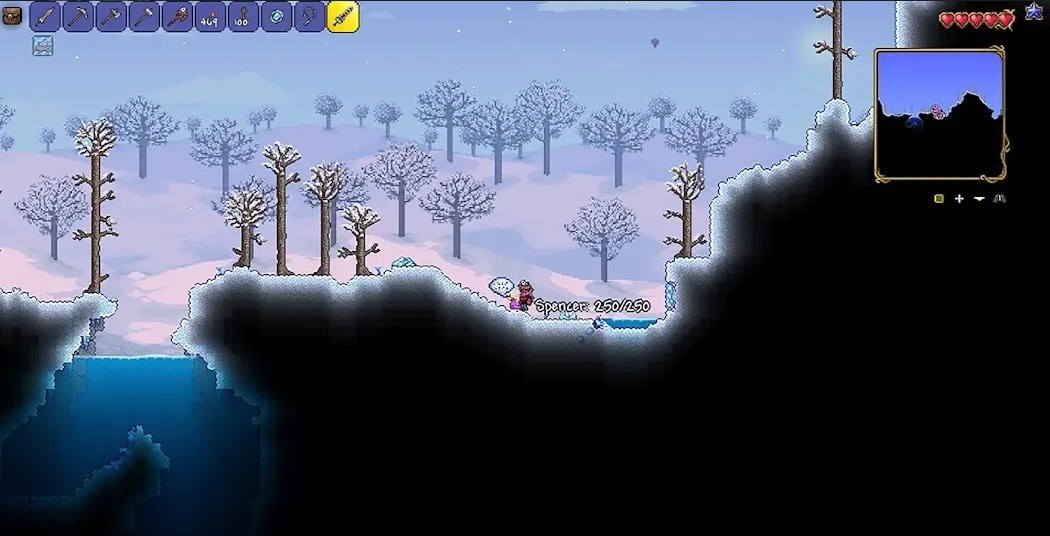Select the pickaxe hotbar slot

coord(78,16)
